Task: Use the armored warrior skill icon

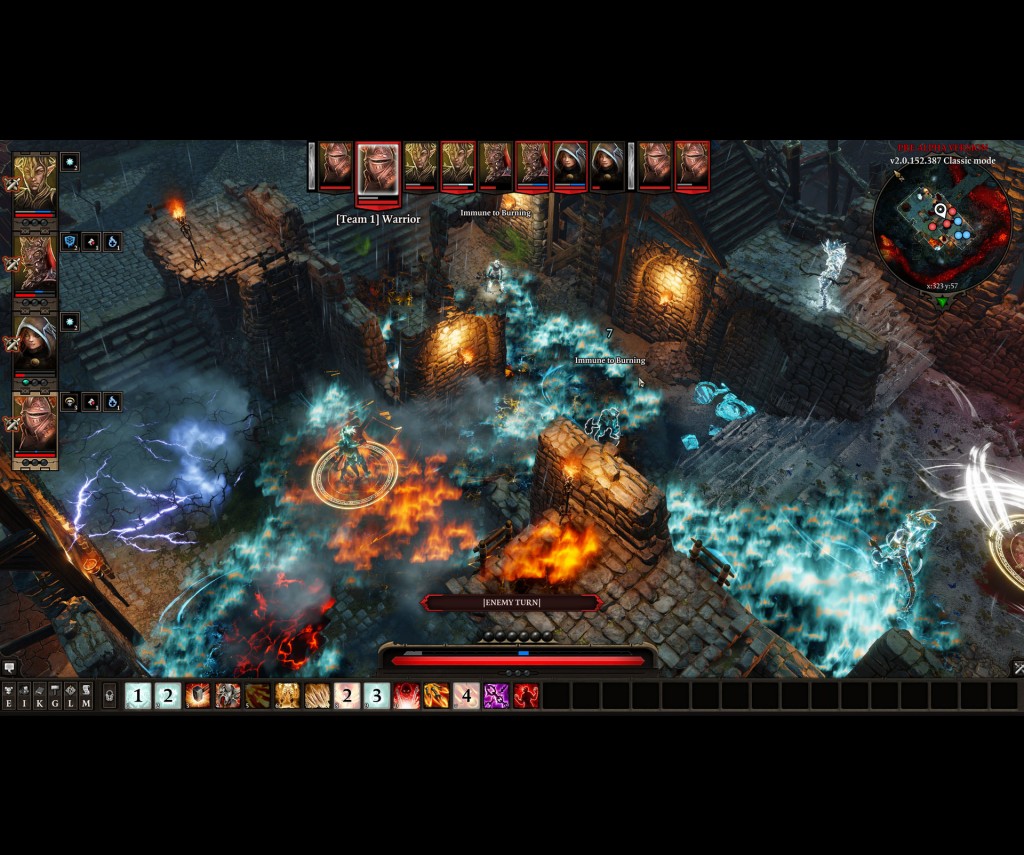Action: (x=228, y=695)
